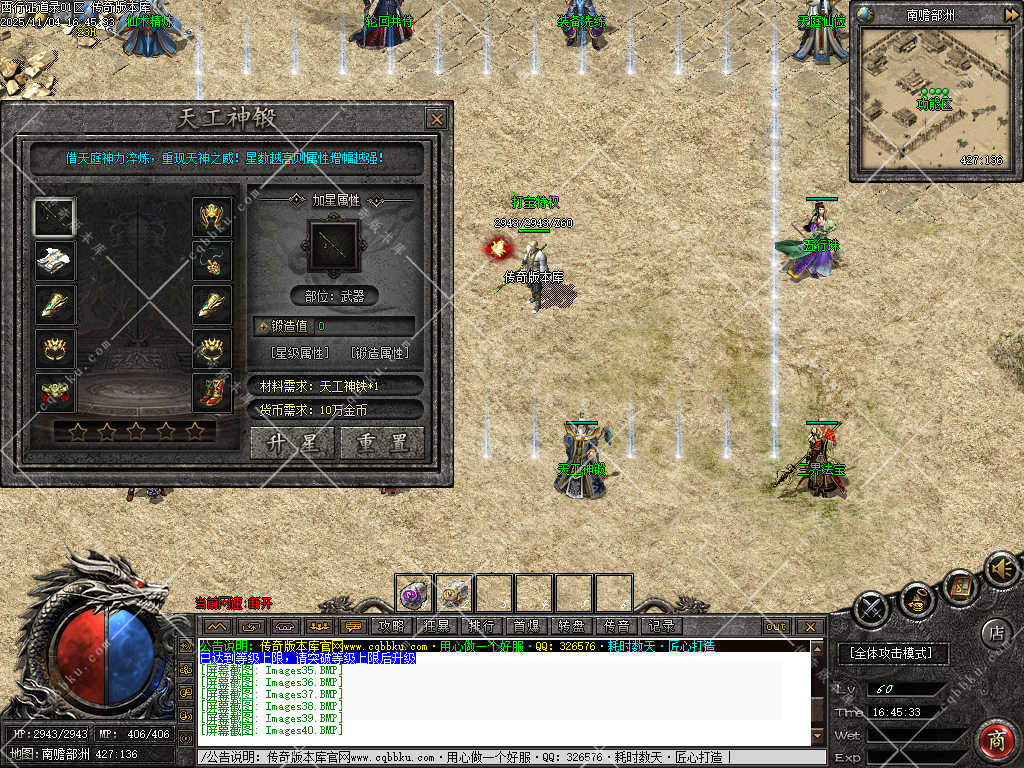Viewport: 1024px width, 768px height.
Task: Expand the minimap with the double-arrow button
Action: tap(1011, 14)
